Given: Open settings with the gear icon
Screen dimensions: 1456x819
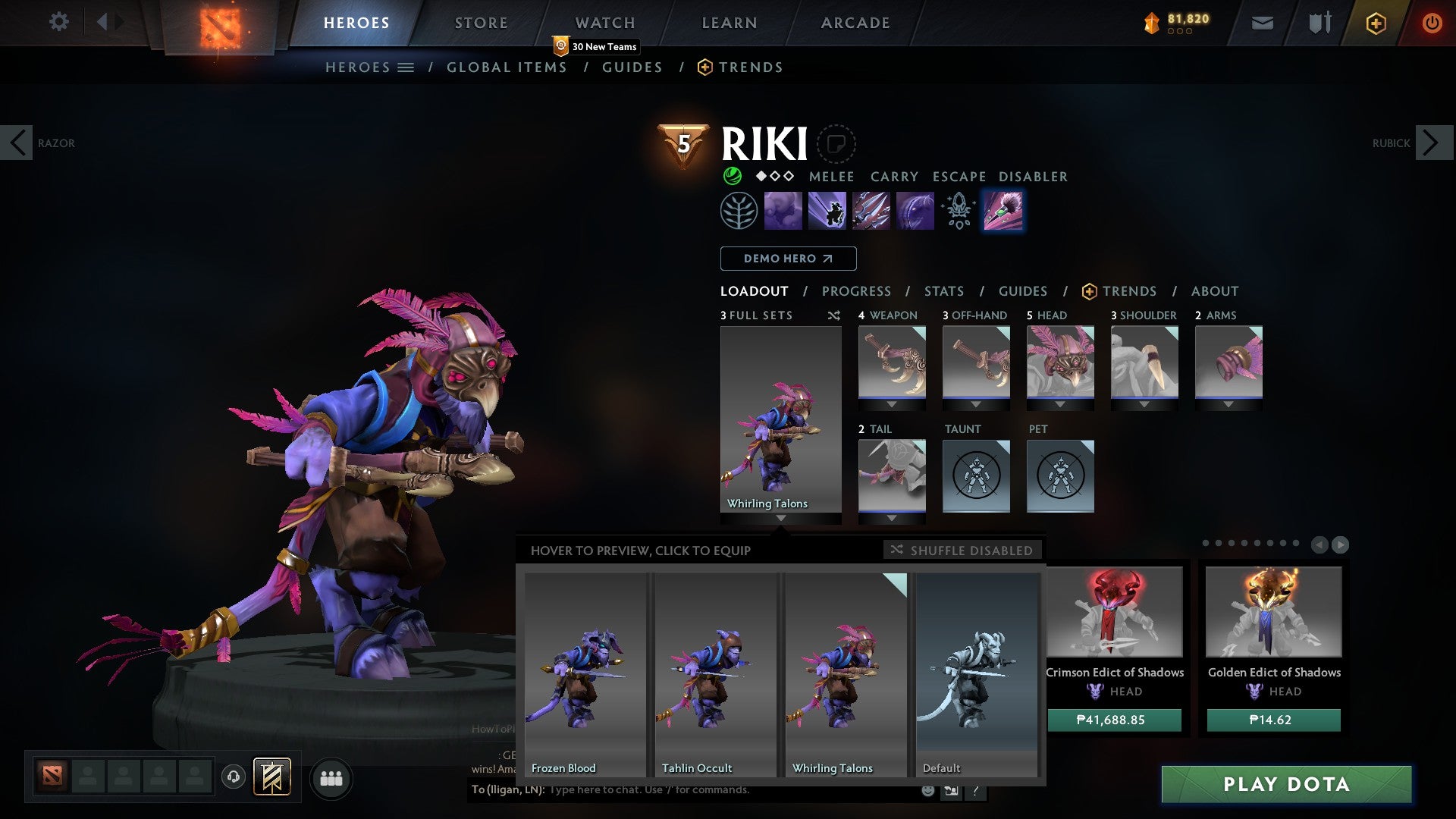Looking at the screenshot, I should click(x=59, y=22).
